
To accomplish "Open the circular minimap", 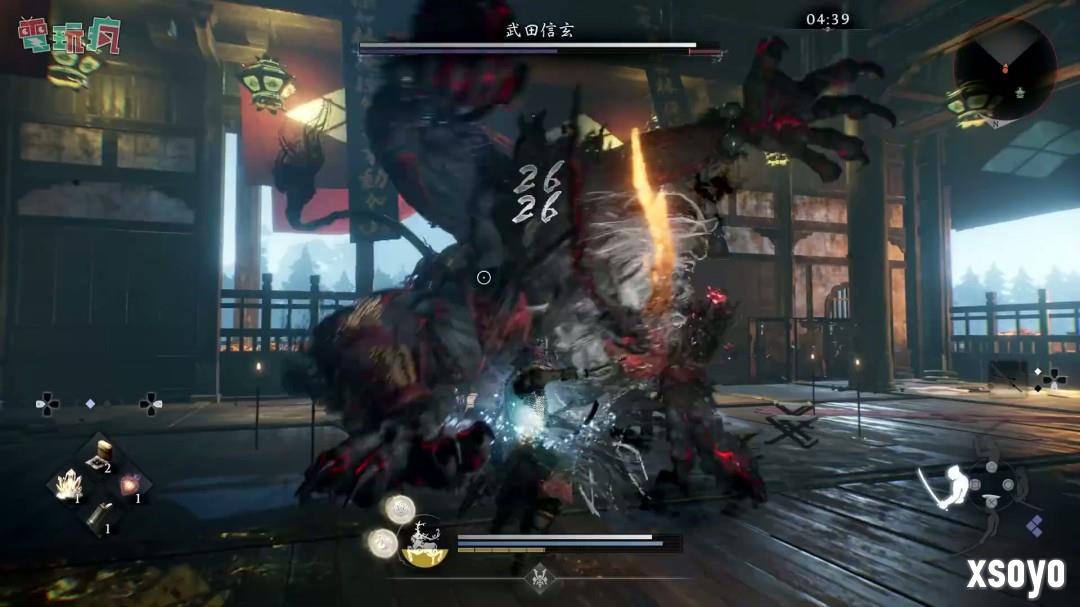I will coord(1004,69).
